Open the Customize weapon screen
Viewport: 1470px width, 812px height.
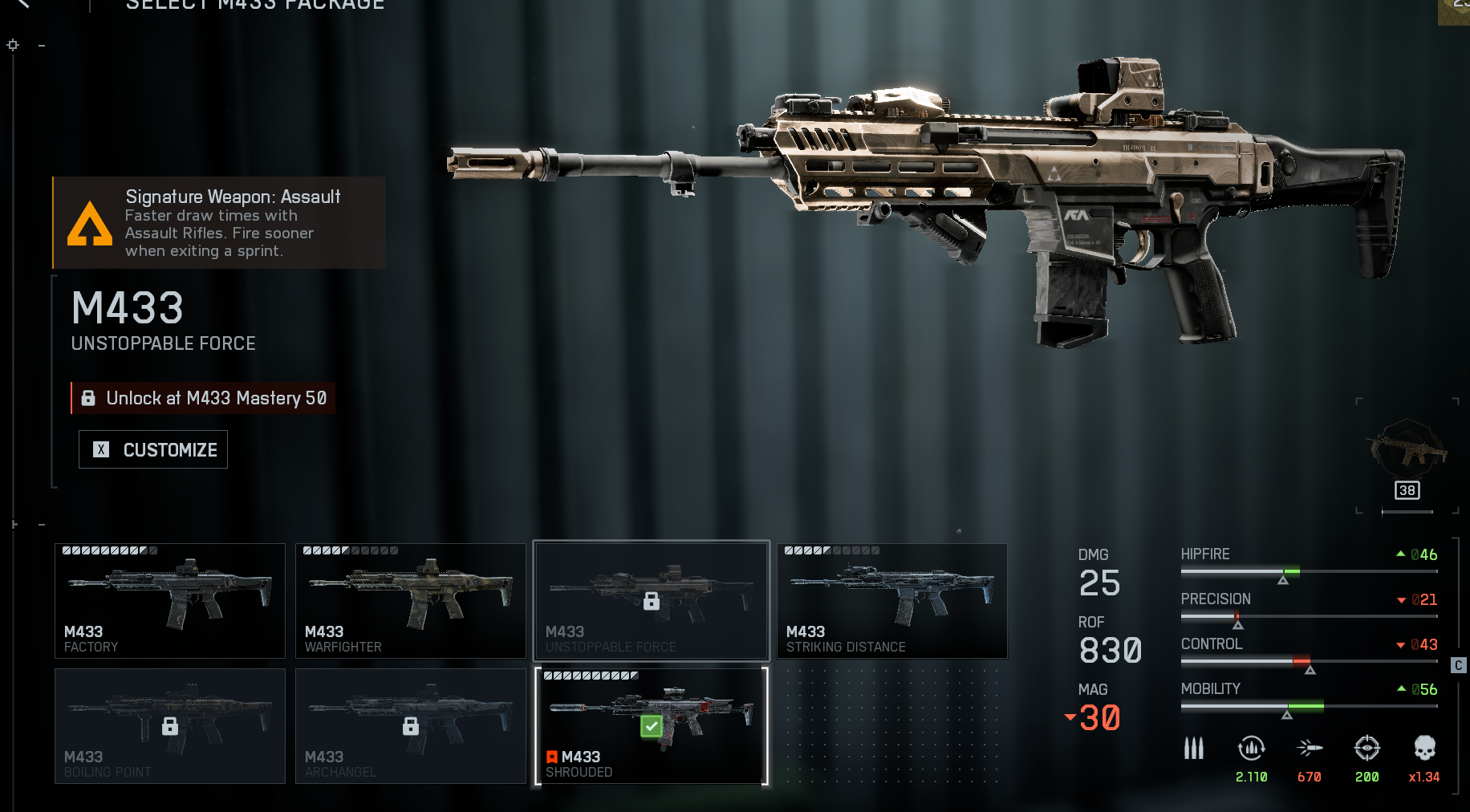[153, 449]
